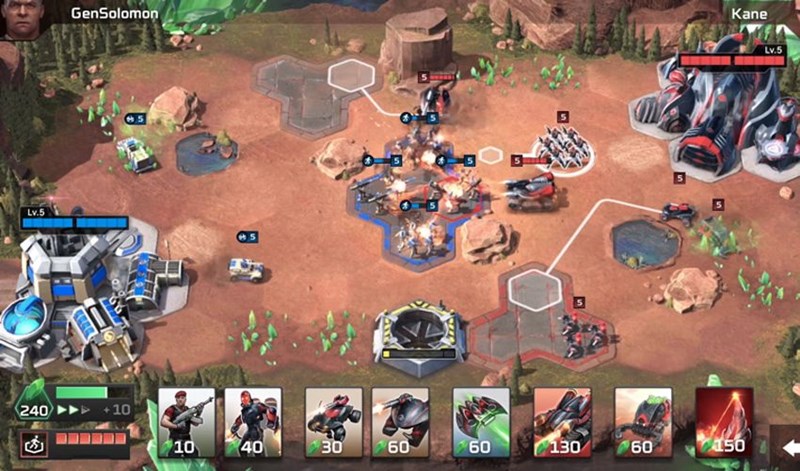
Task: Activate the 150-cost red crystal commander ability
Action: [x=724, y=422]
